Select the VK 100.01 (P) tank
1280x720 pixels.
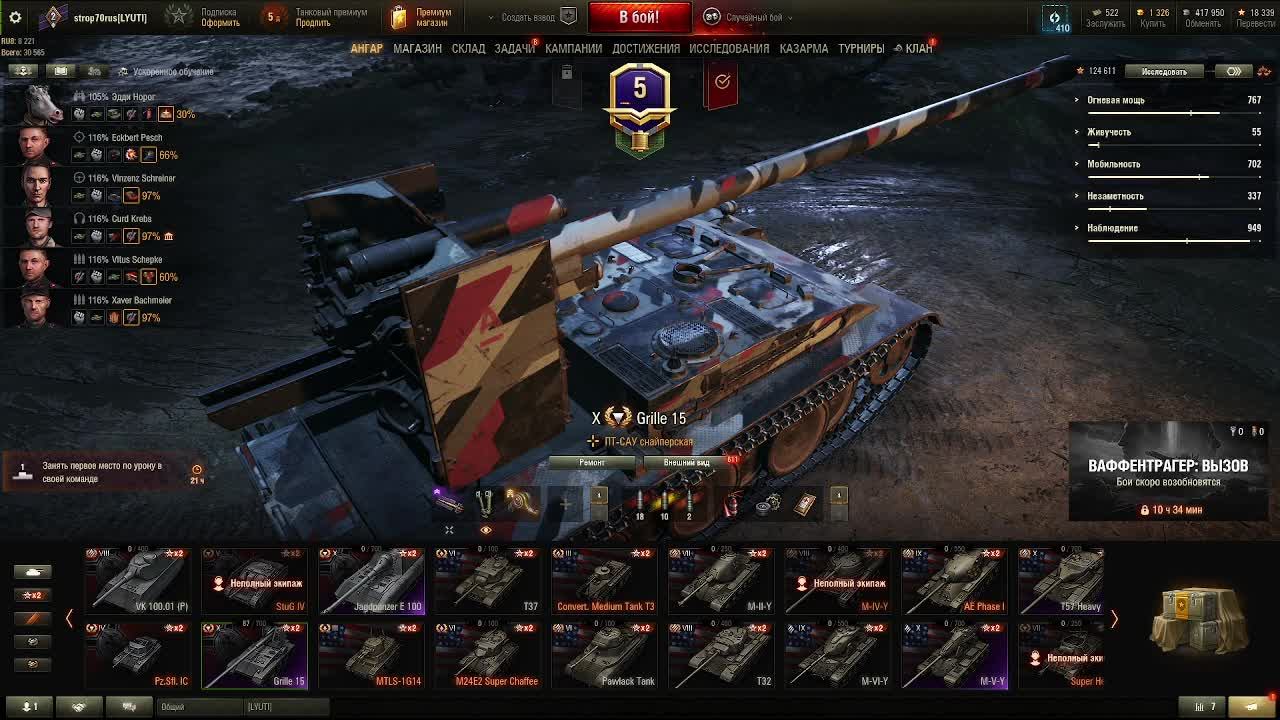point(137,581)
